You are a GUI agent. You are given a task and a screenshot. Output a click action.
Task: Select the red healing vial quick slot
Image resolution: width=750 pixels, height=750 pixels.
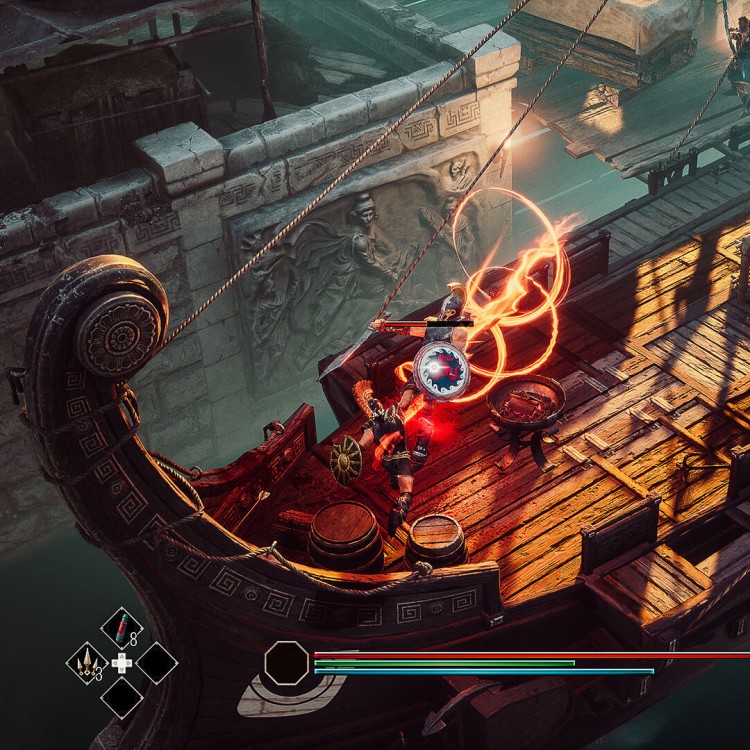[x=121, y=629]
